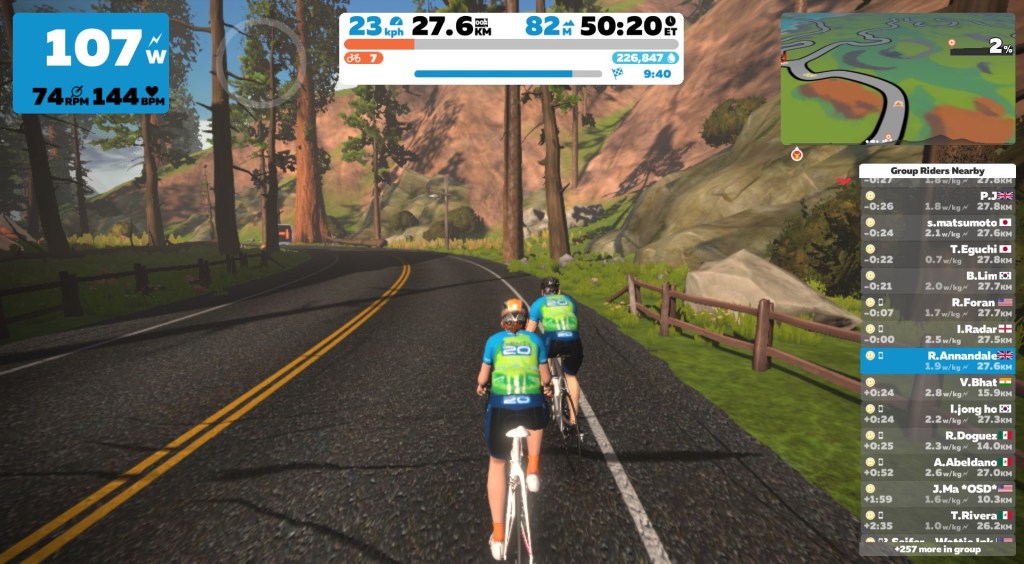
Task: Open the route minimap
Action: (x=896, y=78)
